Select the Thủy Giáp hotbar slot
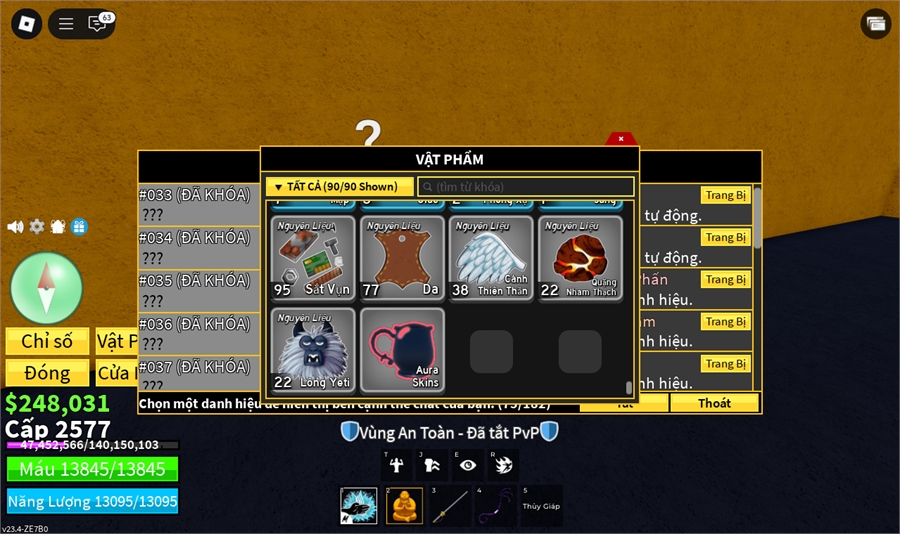Image resolution: width=900 pixels, height=534 pixels. click(541, 506)
